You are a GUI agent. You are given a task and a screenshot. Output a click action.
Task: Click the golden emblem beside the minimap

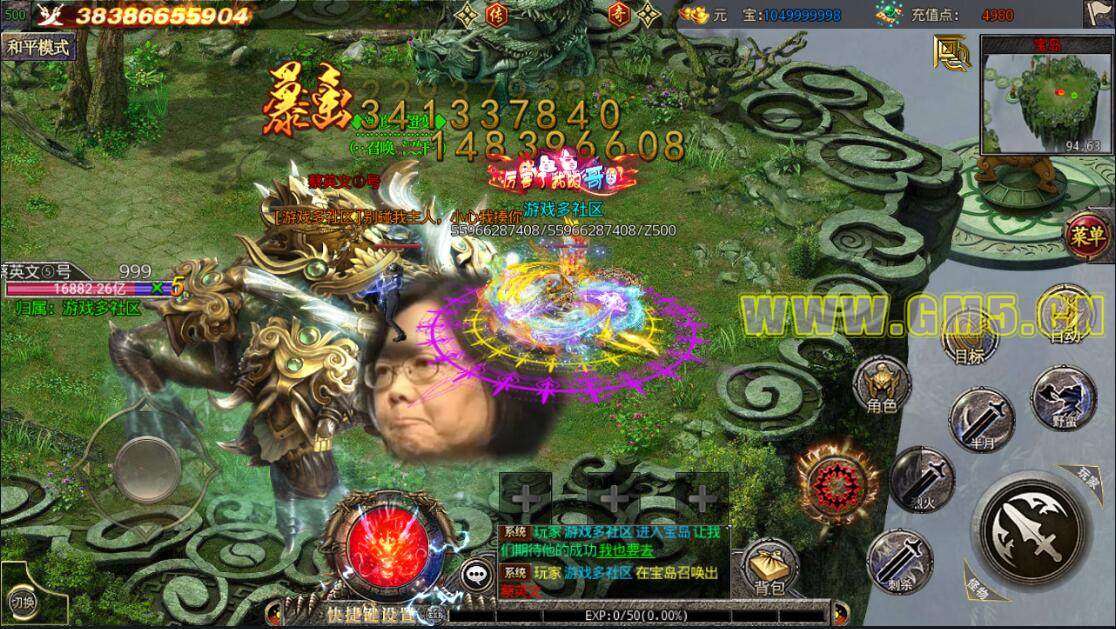click(x=951, y=52)
